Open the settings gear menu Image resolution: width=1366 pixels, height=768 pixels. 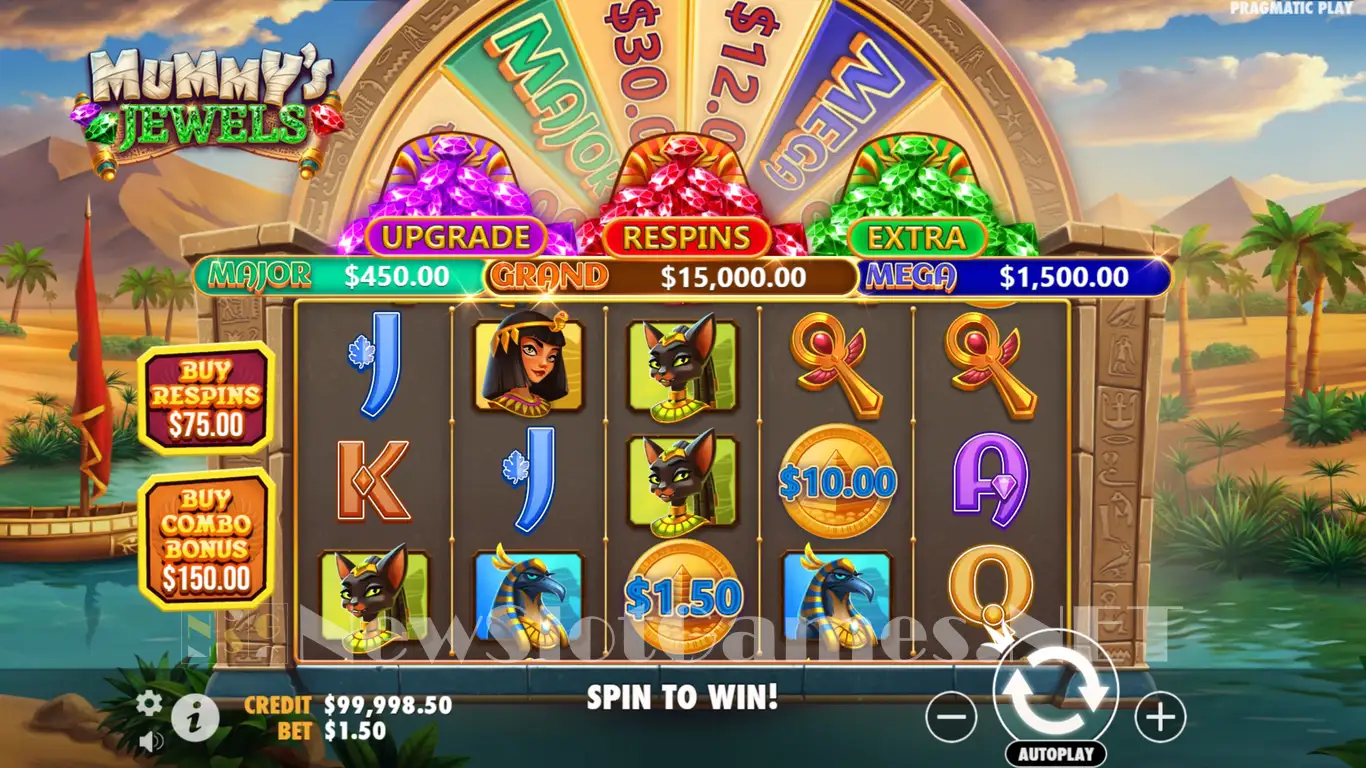[149, 703]
